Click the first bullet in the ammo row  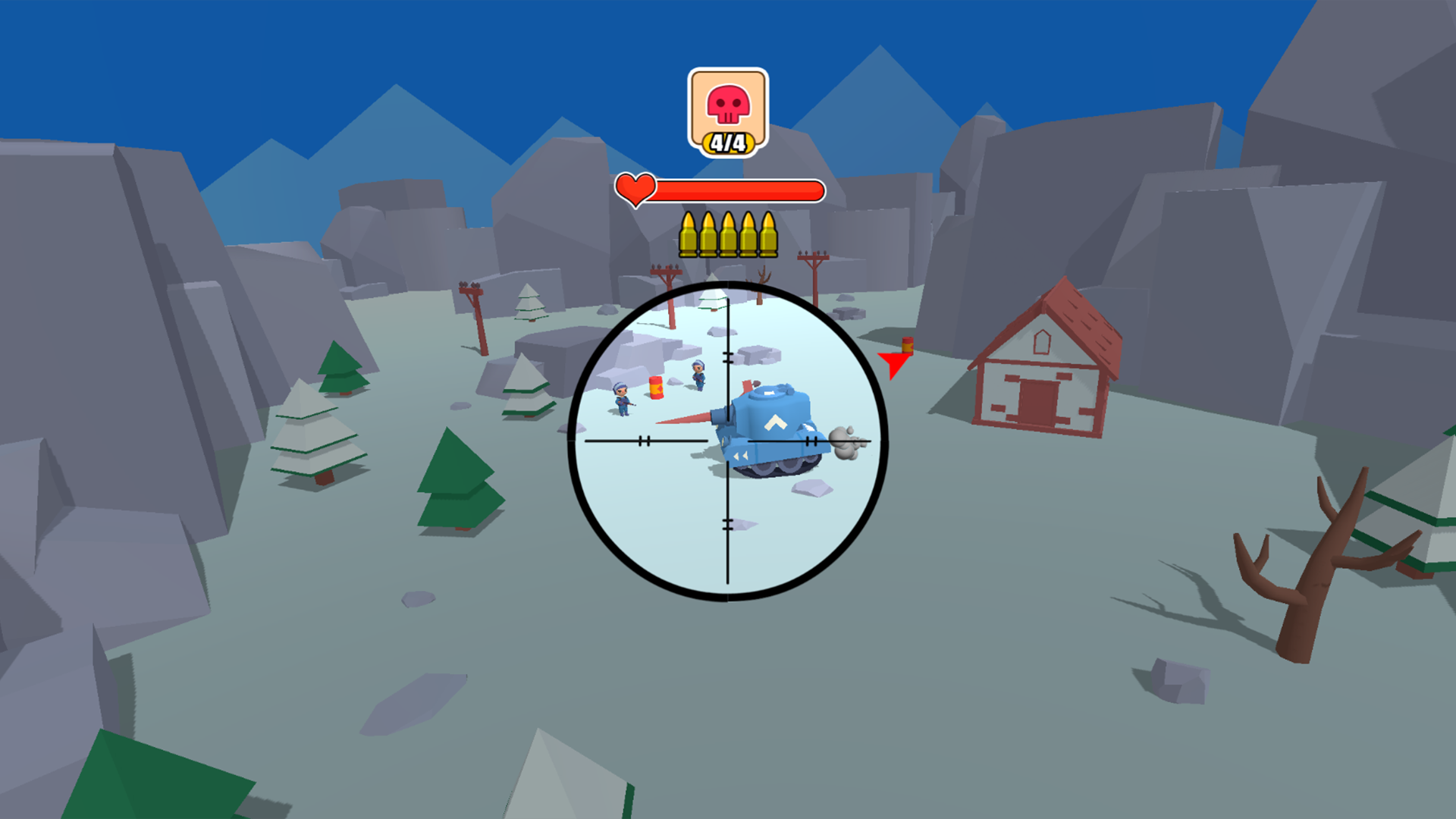[689, 234]
